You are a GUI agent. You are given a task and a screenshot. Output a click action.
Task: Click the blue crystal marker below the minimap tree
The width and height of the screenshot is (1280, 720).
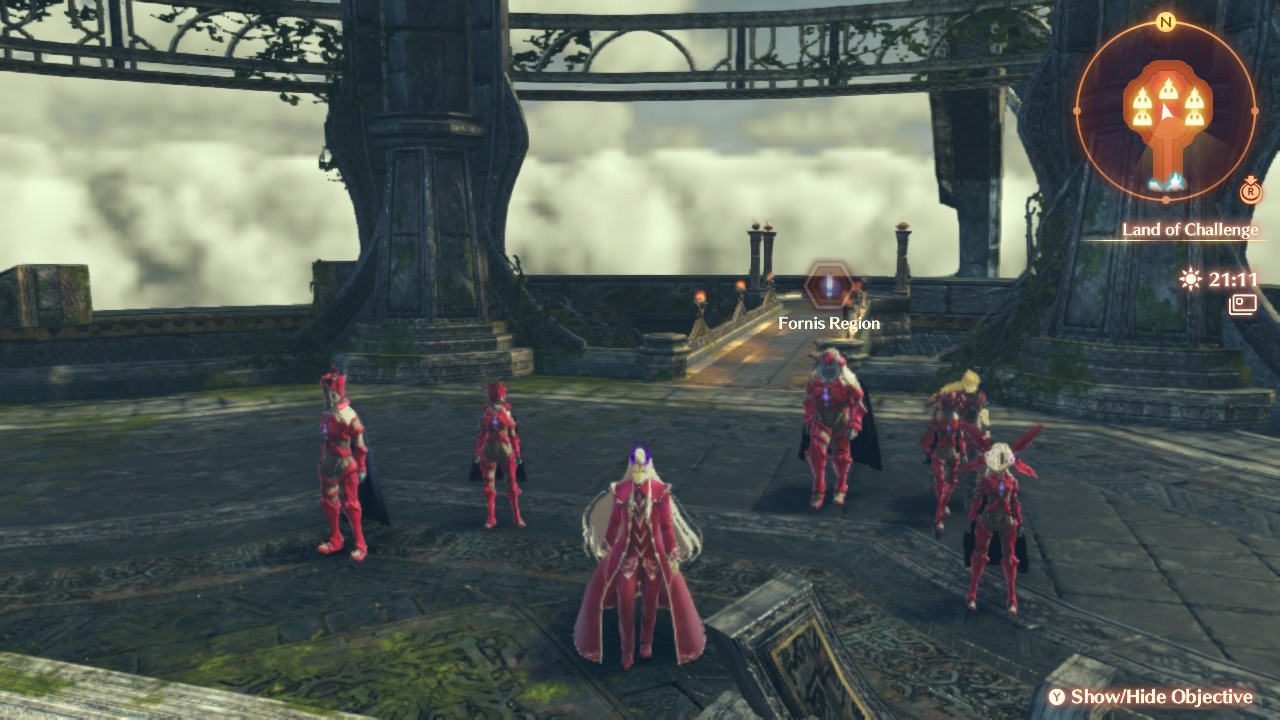[1167, 181]
